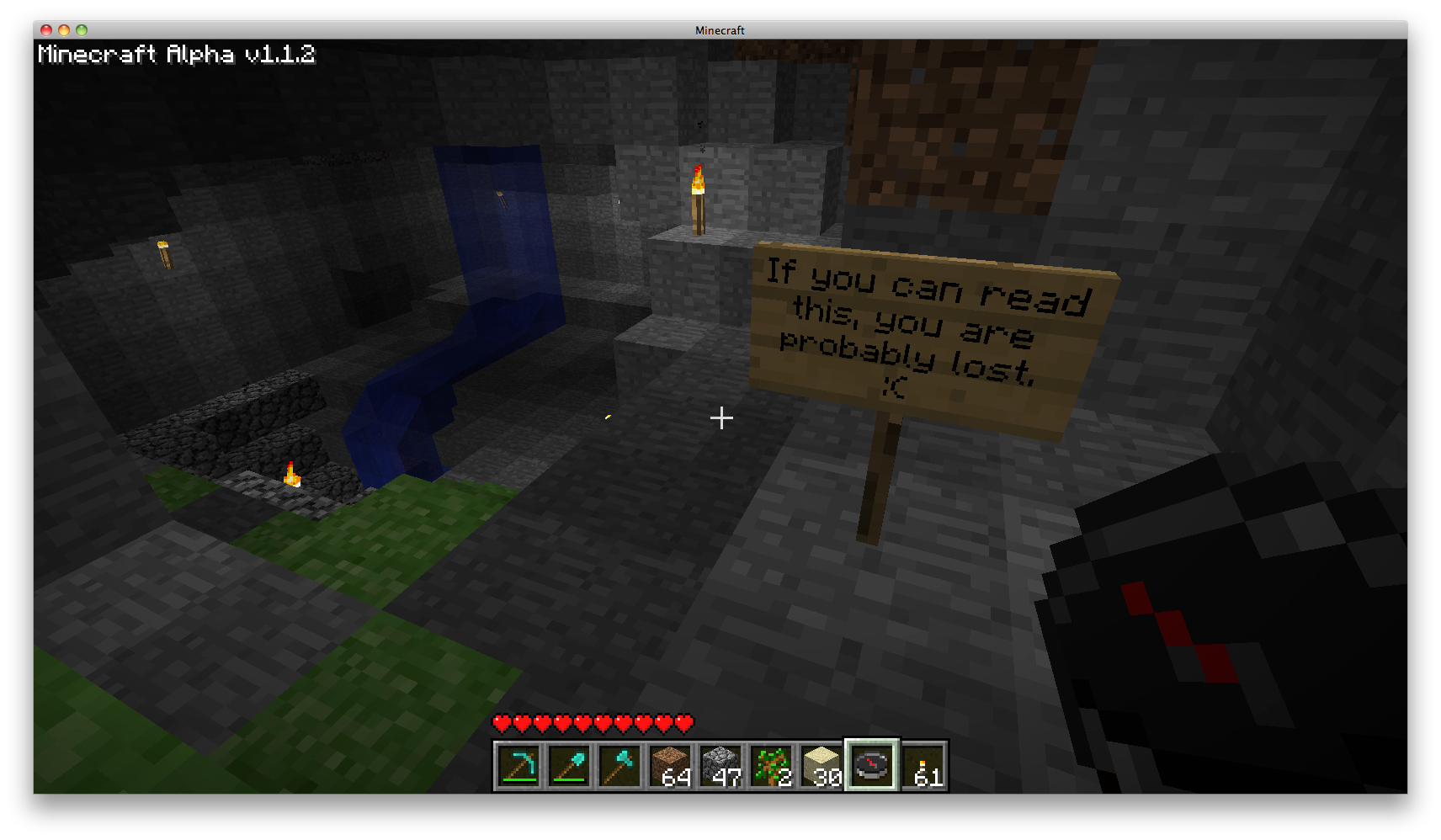
Task: Select the diamond pickaxe hotbar slot
Action: coord(518,766)
